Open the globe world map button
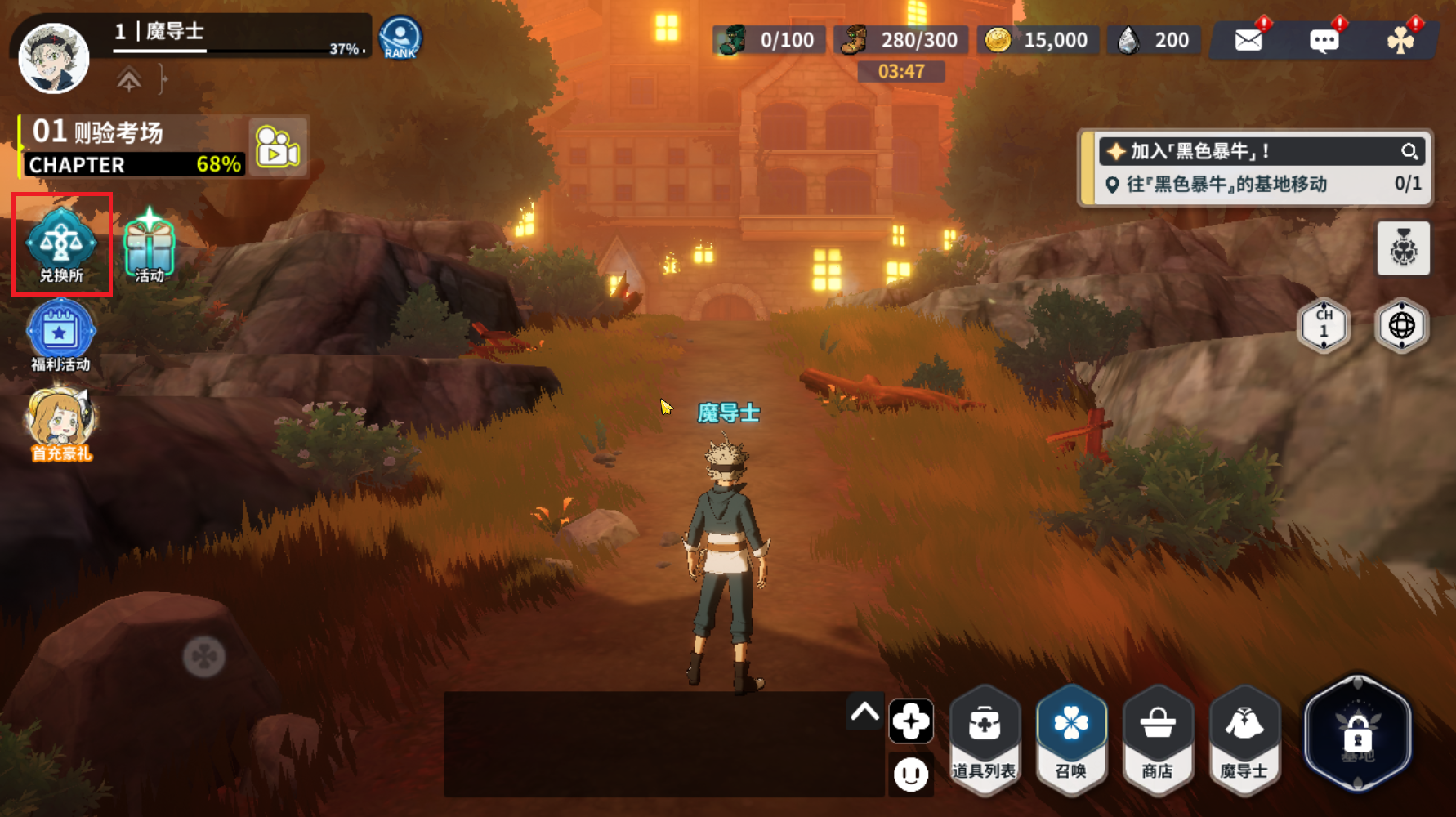This screenshot has height=817, width=1456. (x=1401, y=325)
